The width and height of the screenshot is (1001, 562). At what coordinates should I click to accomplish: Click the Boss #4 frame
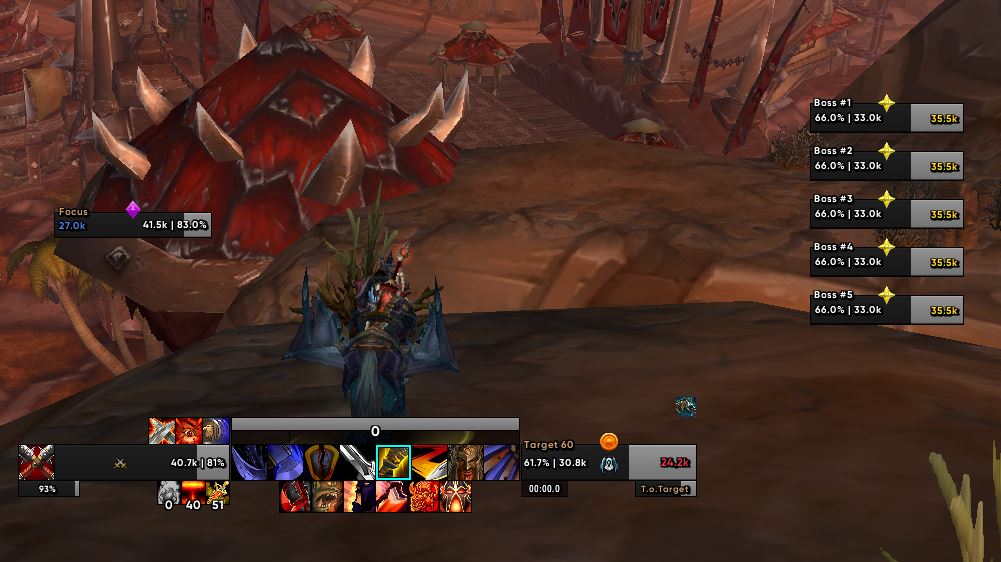tap(886, 262)
